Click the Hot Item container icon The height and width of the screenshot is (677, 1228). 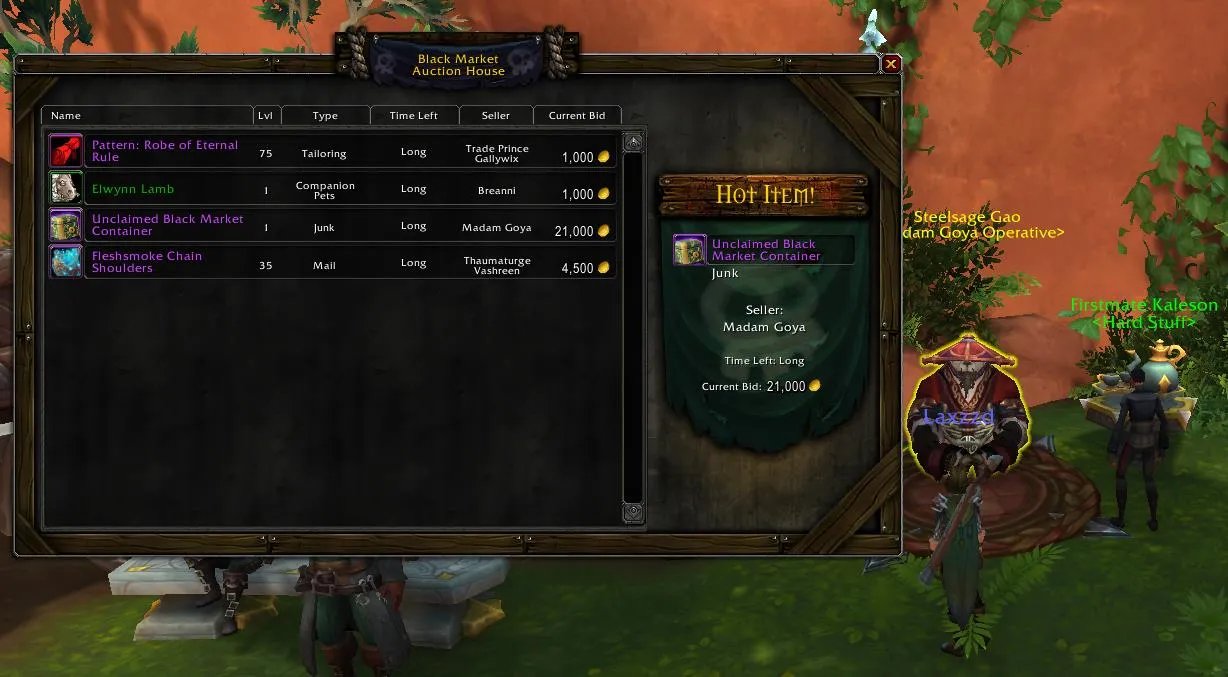(x=690, y=250)
